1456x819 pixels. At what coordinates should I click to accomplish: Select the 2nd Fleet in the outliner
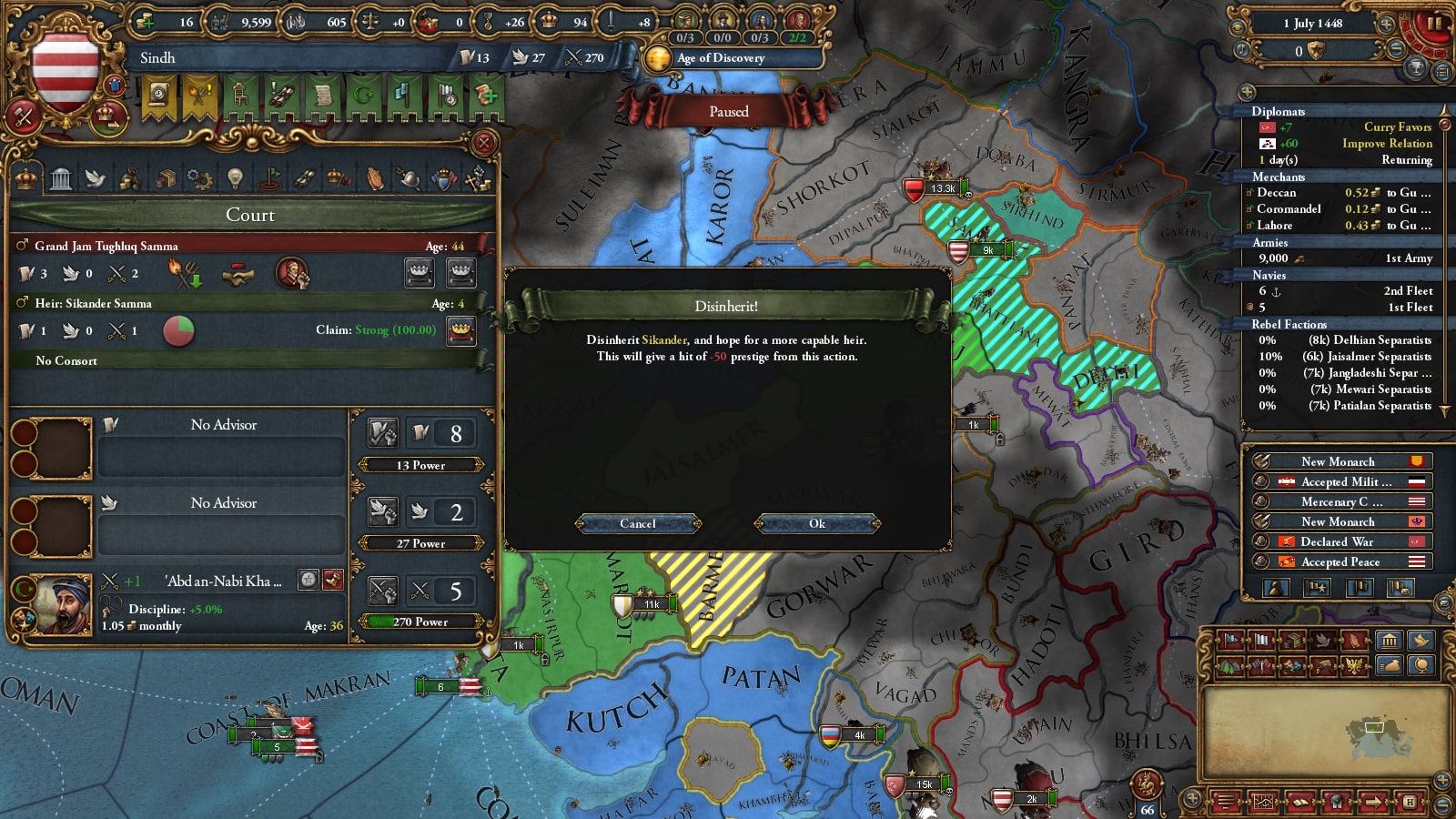(x=1345, y=291)
